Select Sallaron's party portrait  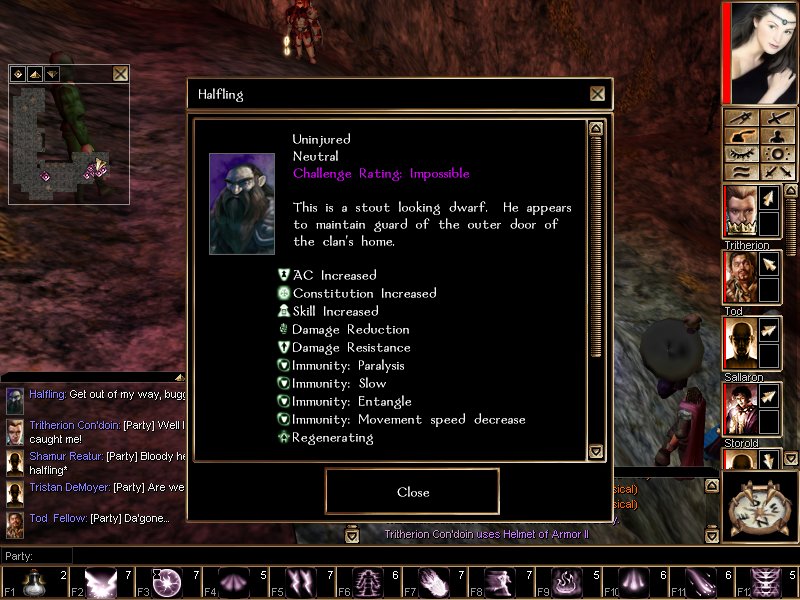pos(739,343)
